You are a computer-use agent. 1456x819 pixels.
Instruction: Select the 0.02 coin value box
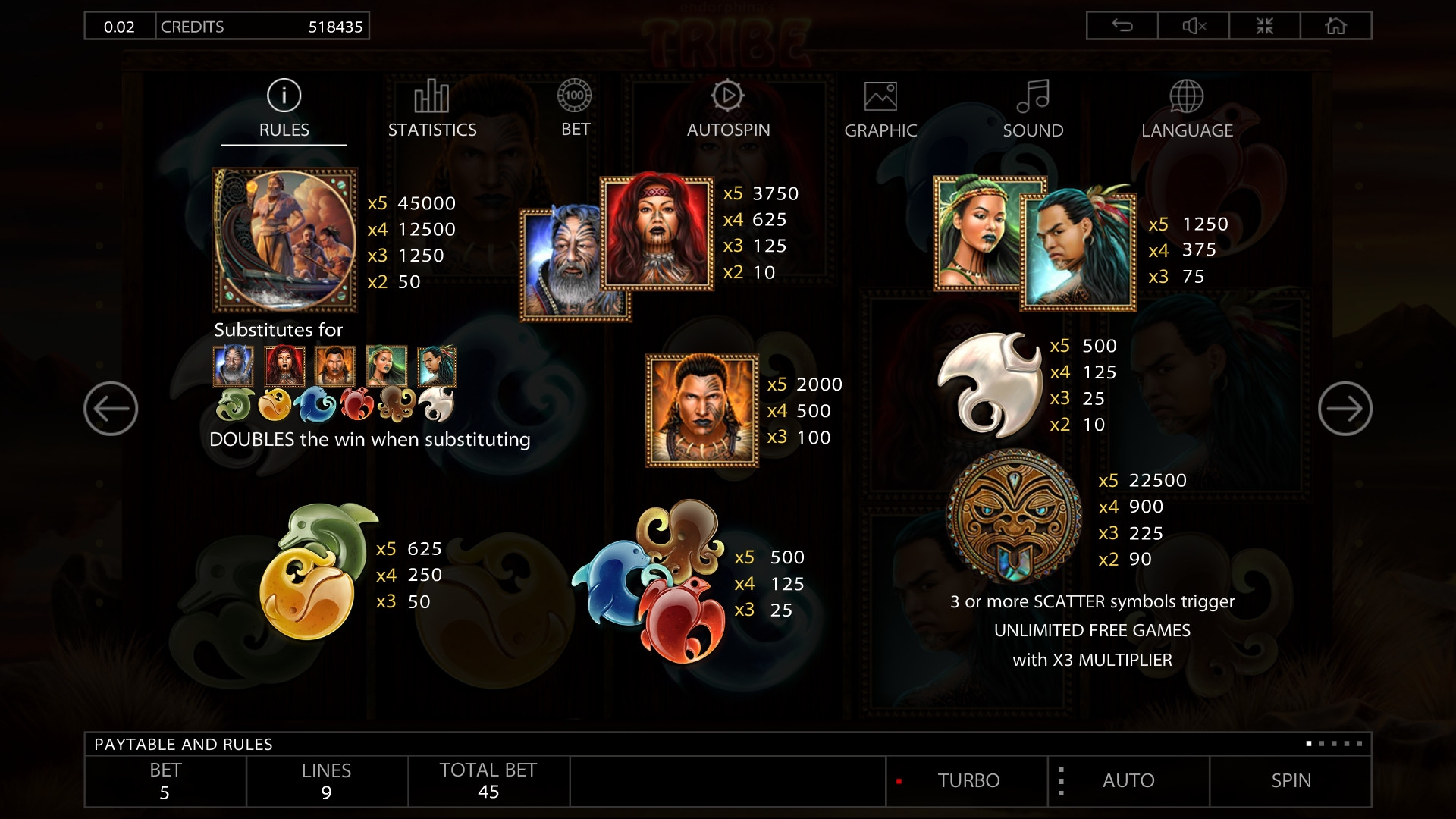coord(119,27)
